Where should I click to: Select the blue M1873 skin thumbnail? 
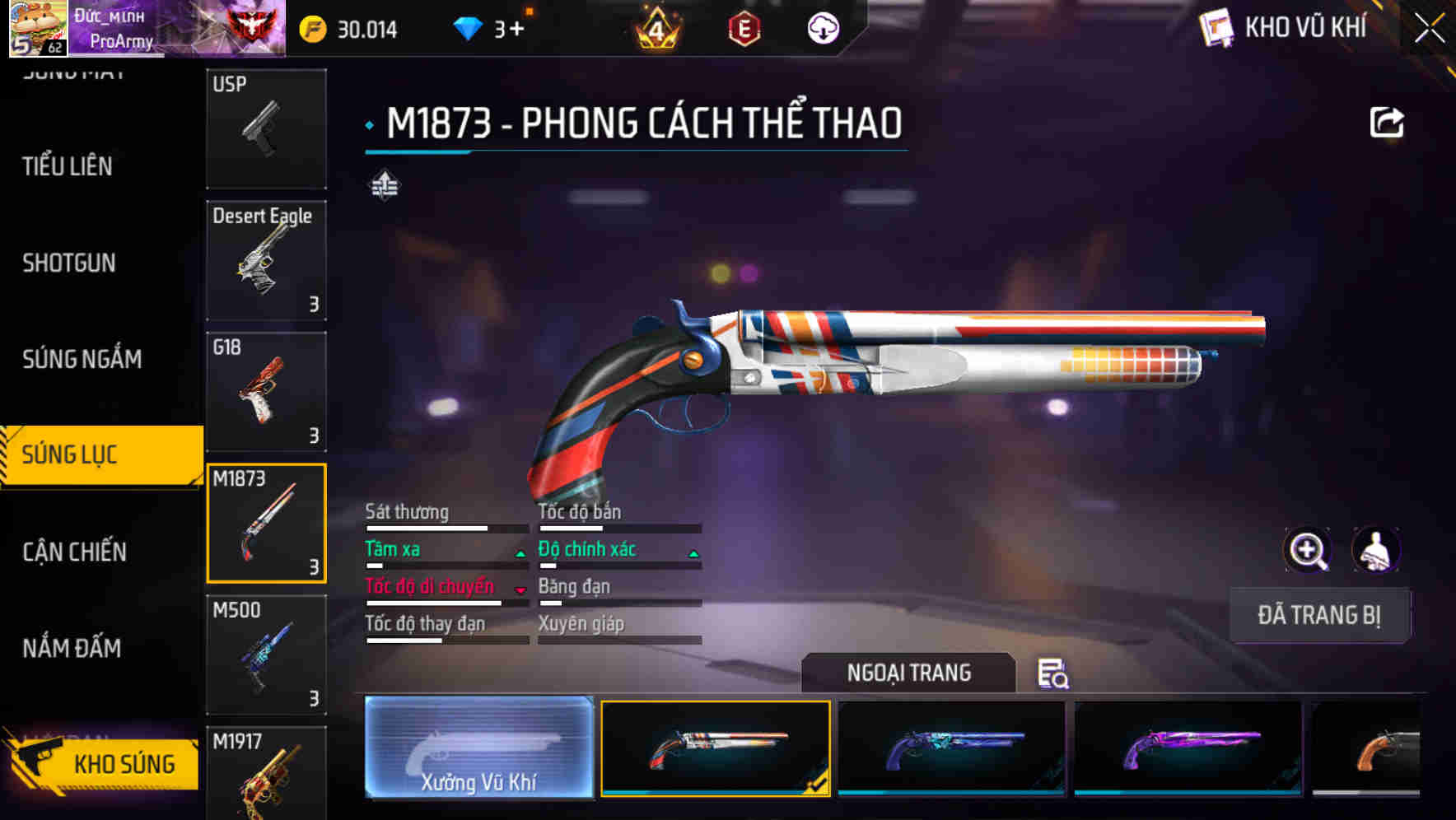point(951,748)
